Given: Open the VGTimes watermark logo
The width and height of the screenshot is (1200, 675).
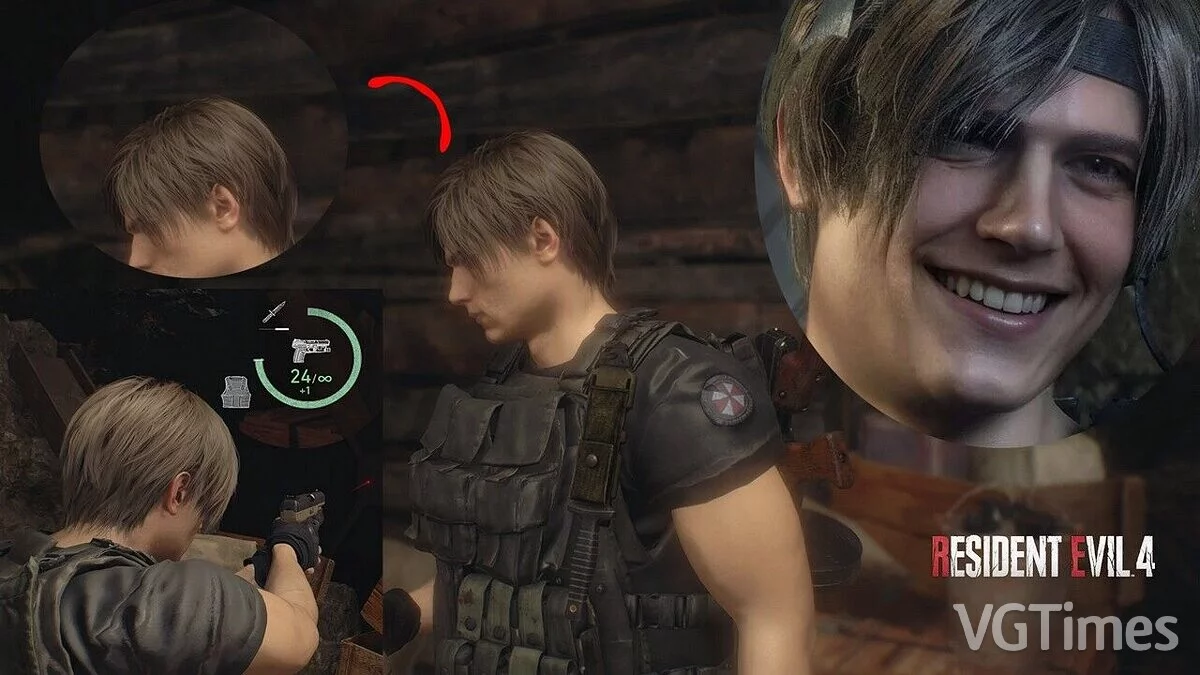Looking at the screenshot, I should click(x=1065, y=627).
